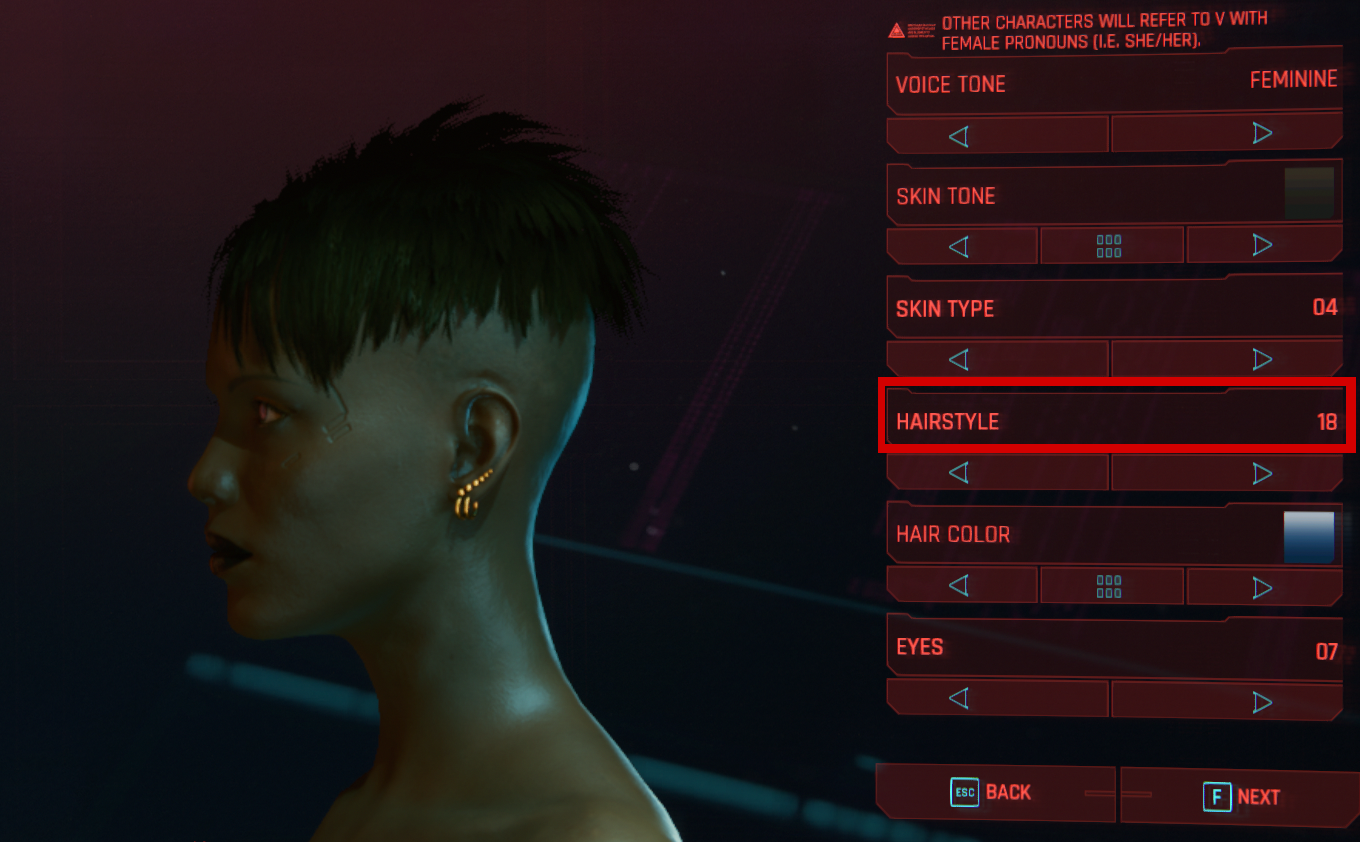Choose next skin tone with right arrow

pyautogui.click(x=1262, y=246)
